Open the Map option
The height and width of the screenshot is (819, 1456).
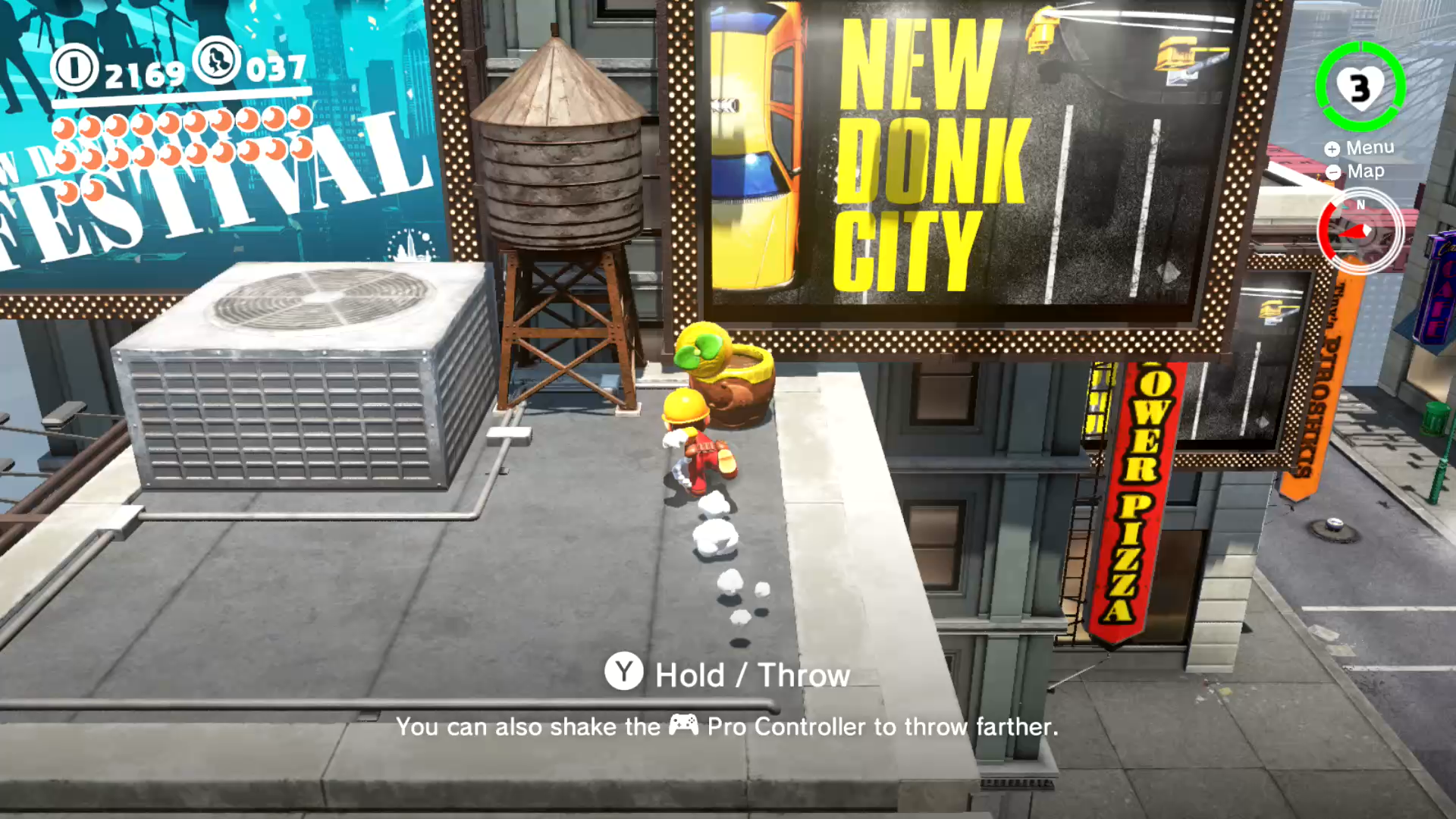[1364, 171]
